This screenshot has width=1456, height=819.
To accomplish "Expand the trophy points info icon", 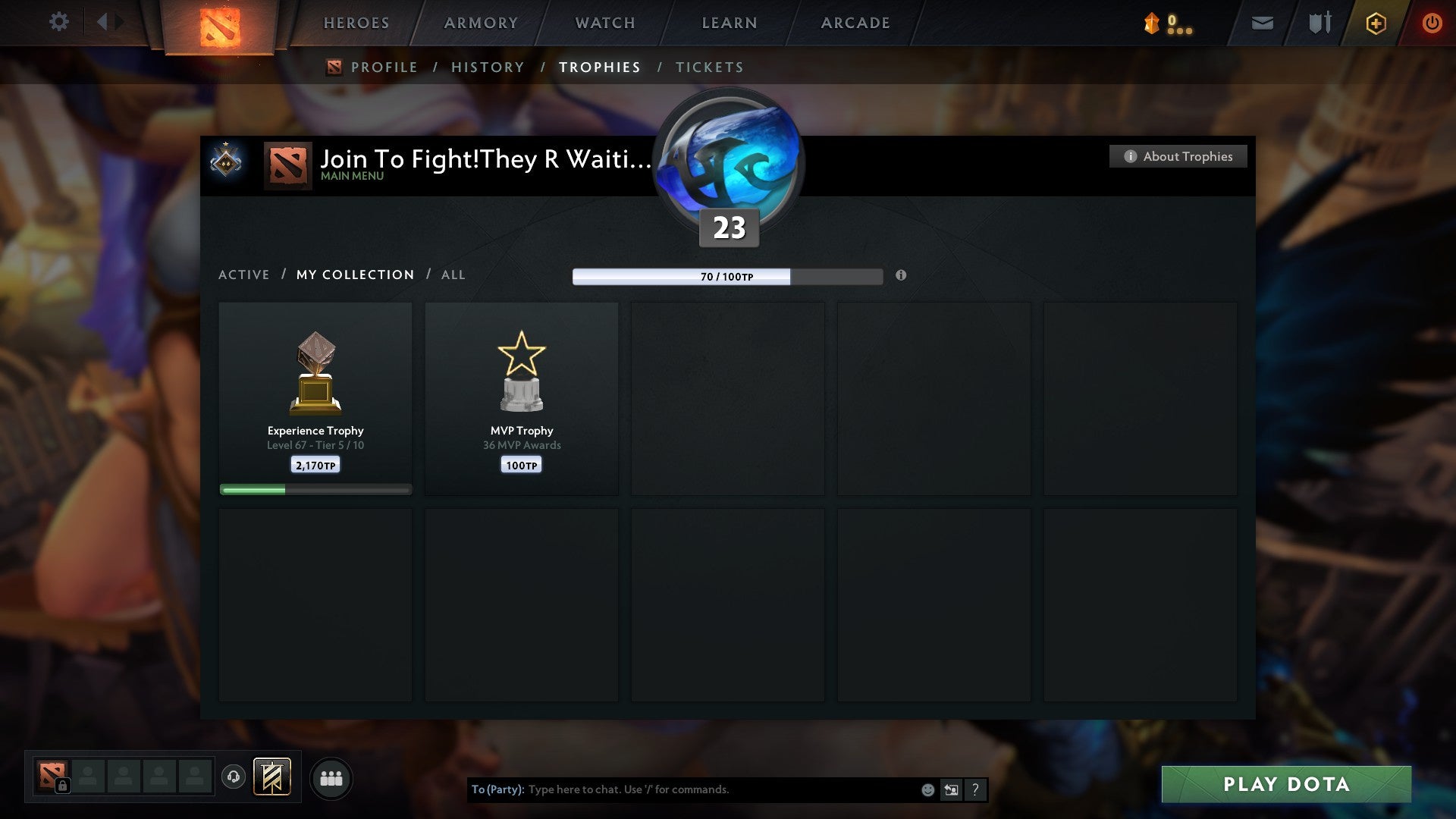I will [x=901, y=277].
